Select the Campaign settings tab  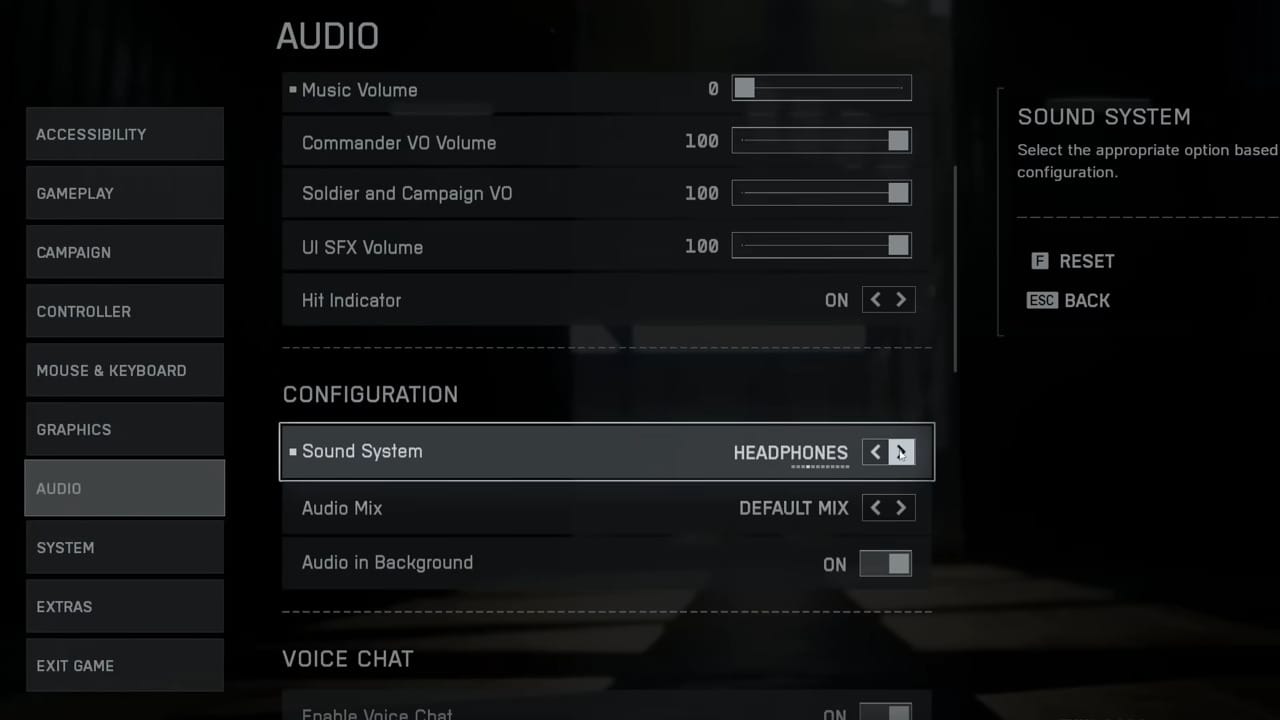[124, 252]
